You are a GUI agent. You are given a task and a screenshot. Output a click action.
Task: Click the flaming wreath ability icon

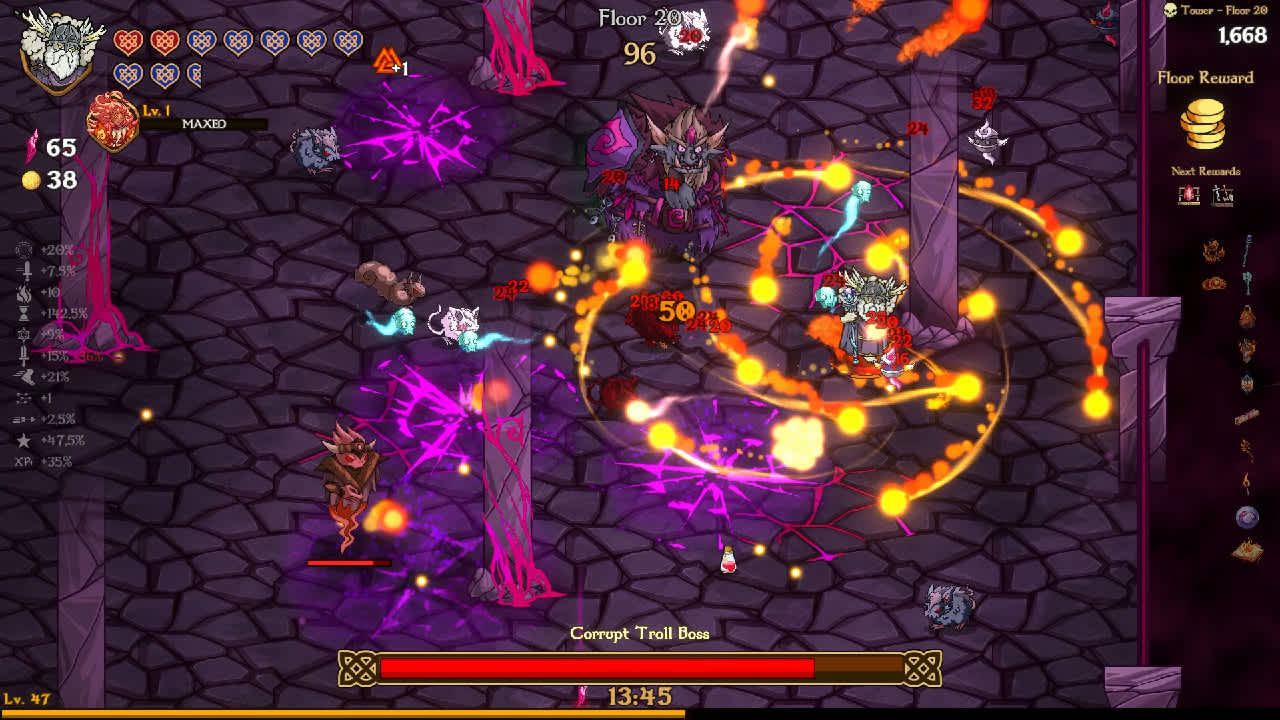coord(1214,251)
